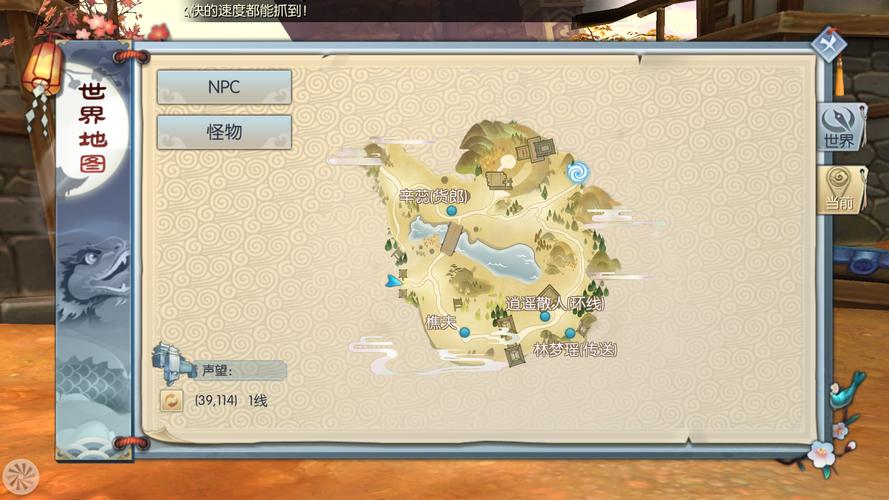Show the 怪物 monster list
The height and width of the screenshot is (500, 889).
(224, 132)
